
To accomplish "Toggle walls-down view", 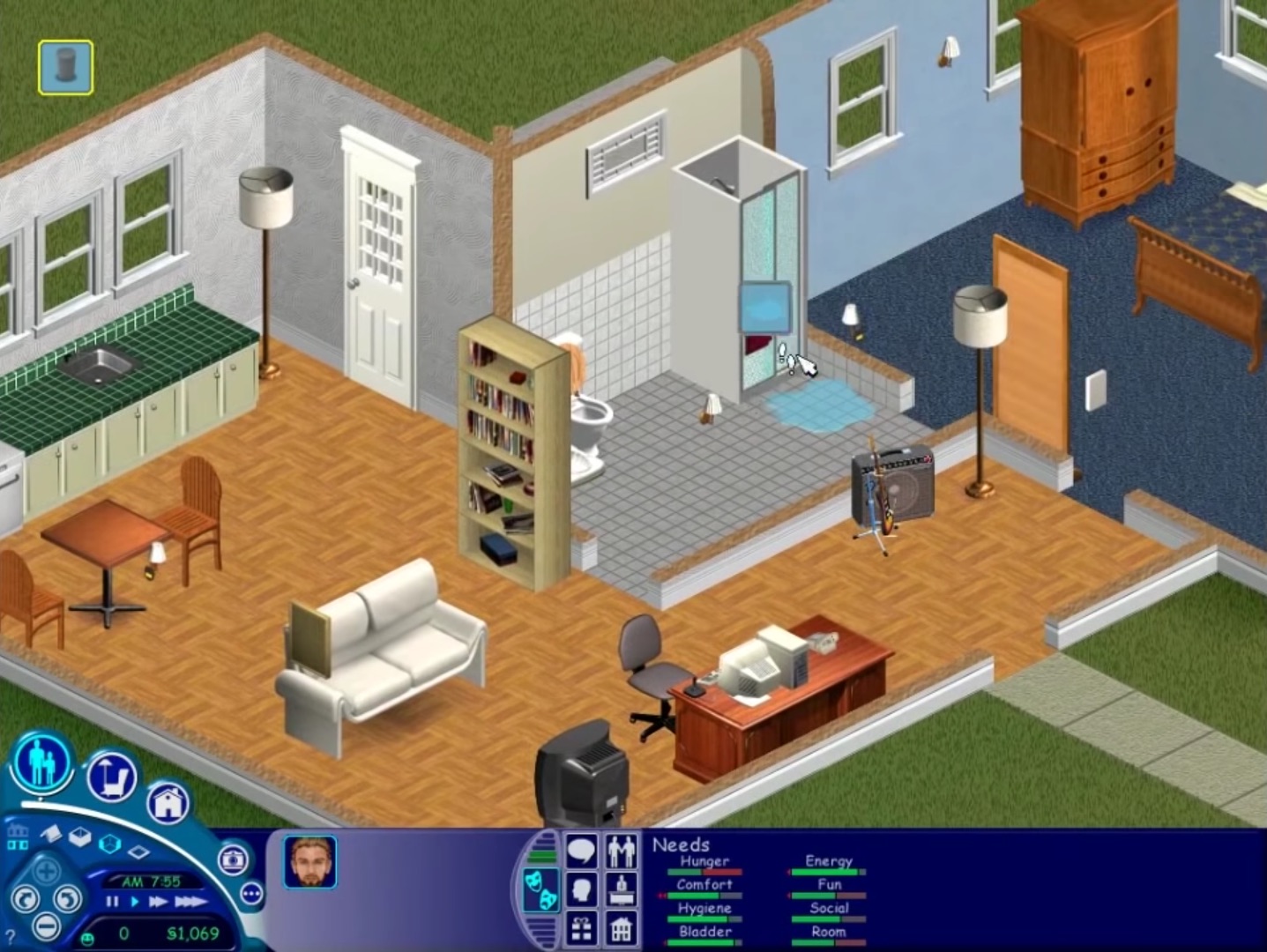I will coord(138,852).
